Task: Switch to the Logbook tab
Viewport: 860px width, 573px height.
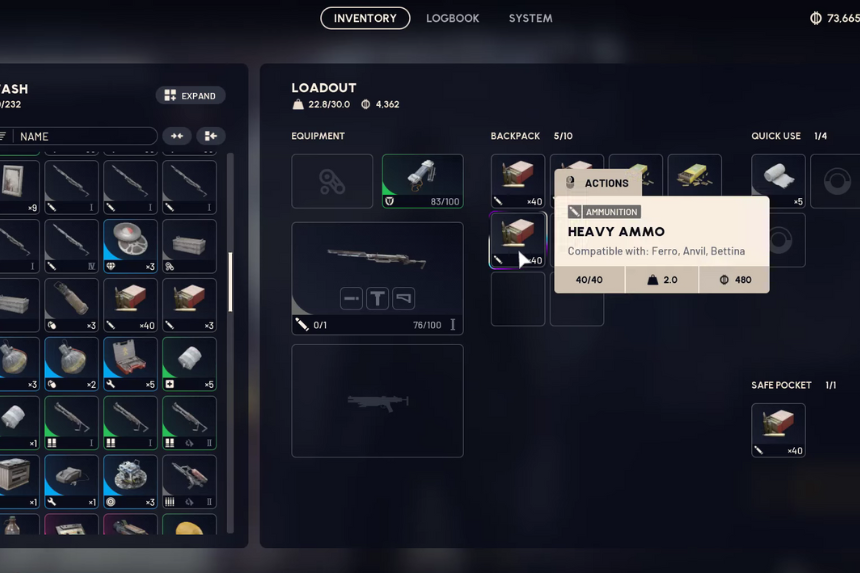Action: [x=452, y=18]
